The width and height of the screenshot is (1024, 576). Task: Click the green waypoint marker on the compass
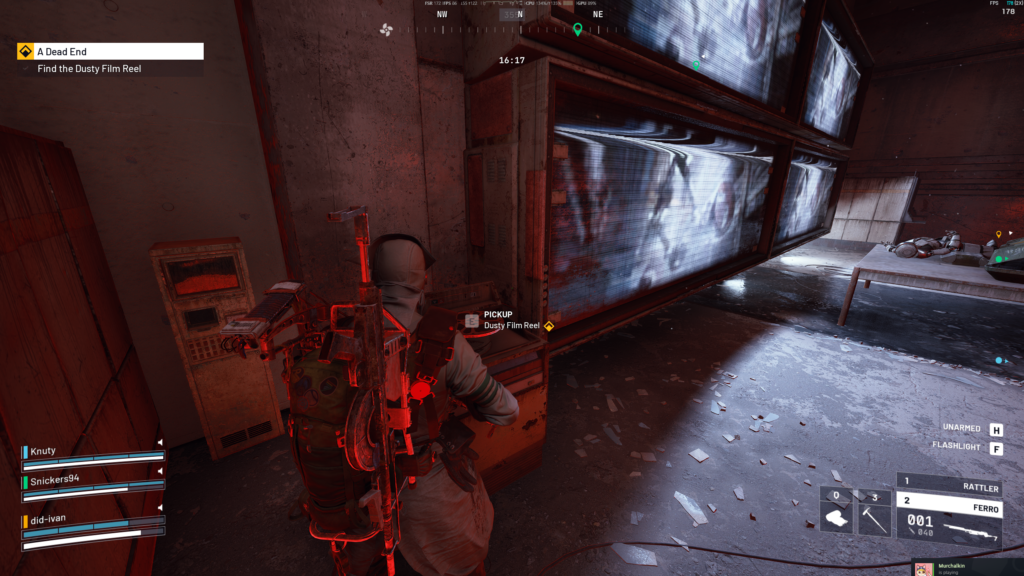pyautogui.click(x=577, y=29)
